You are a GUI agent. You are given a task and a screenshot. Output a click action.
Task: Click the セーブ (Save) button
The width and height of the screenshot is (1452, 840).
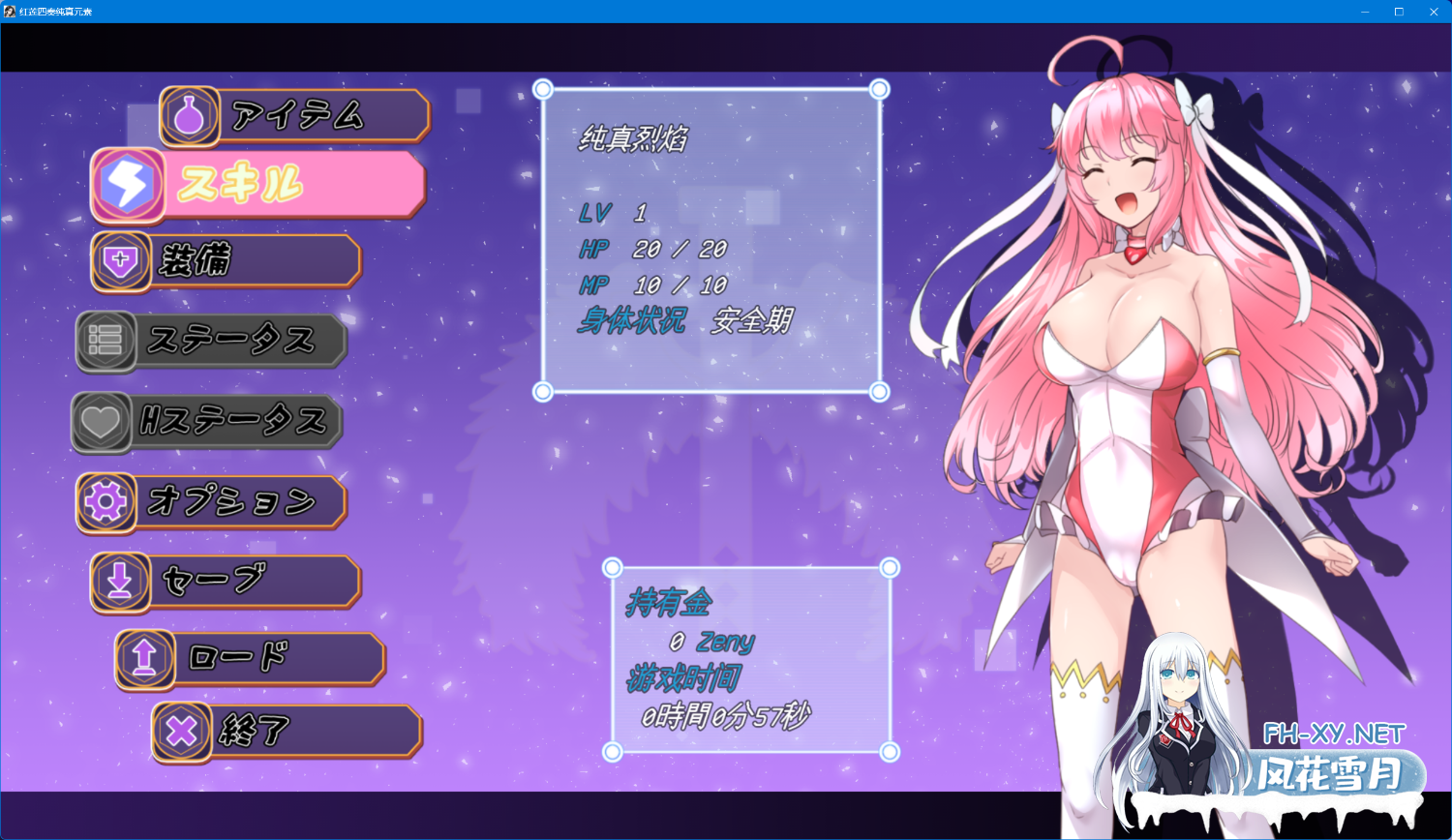click(x=227, y=581)
